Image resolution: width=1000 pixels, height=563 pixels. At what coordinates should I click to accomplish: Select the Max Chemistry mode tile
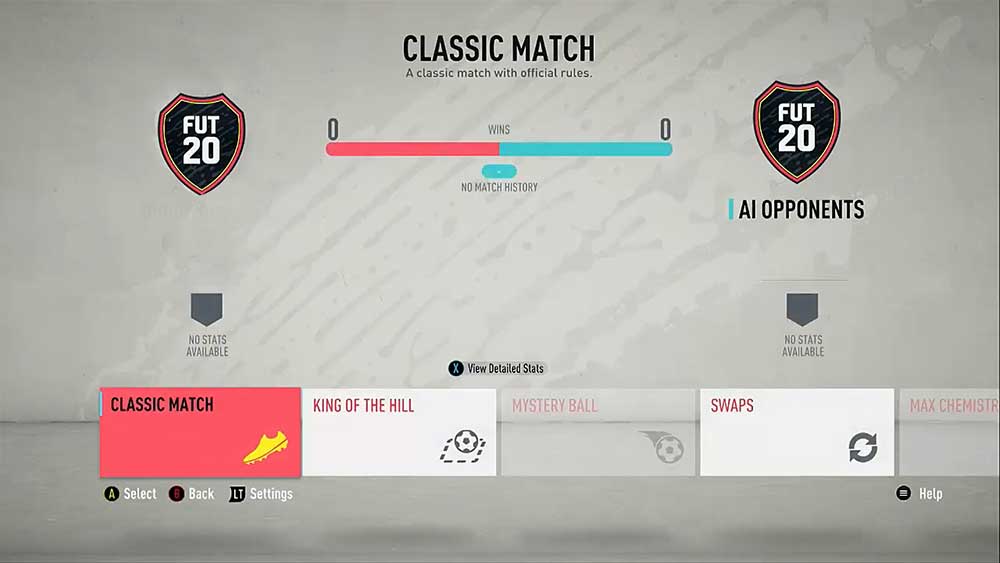click(950, 432)
